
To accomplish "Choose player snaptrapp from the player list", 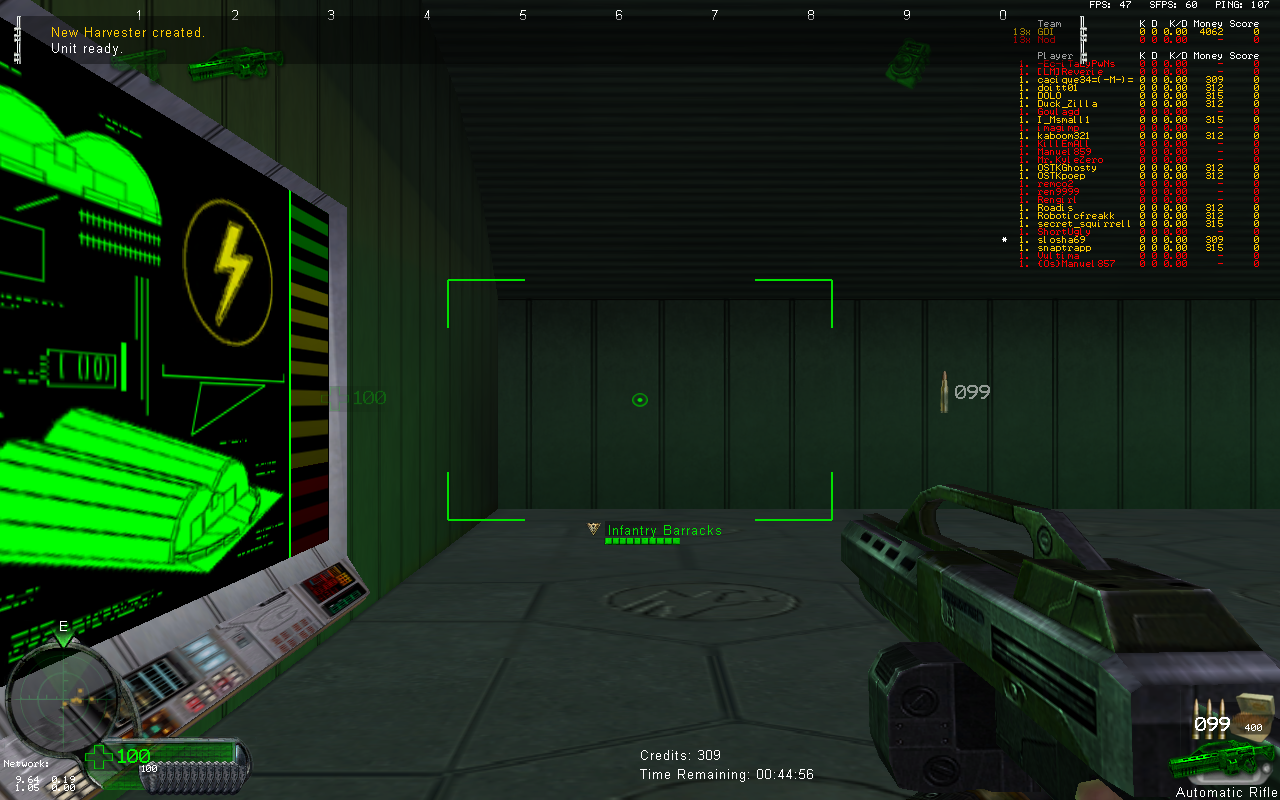I will click(1064, 248).
